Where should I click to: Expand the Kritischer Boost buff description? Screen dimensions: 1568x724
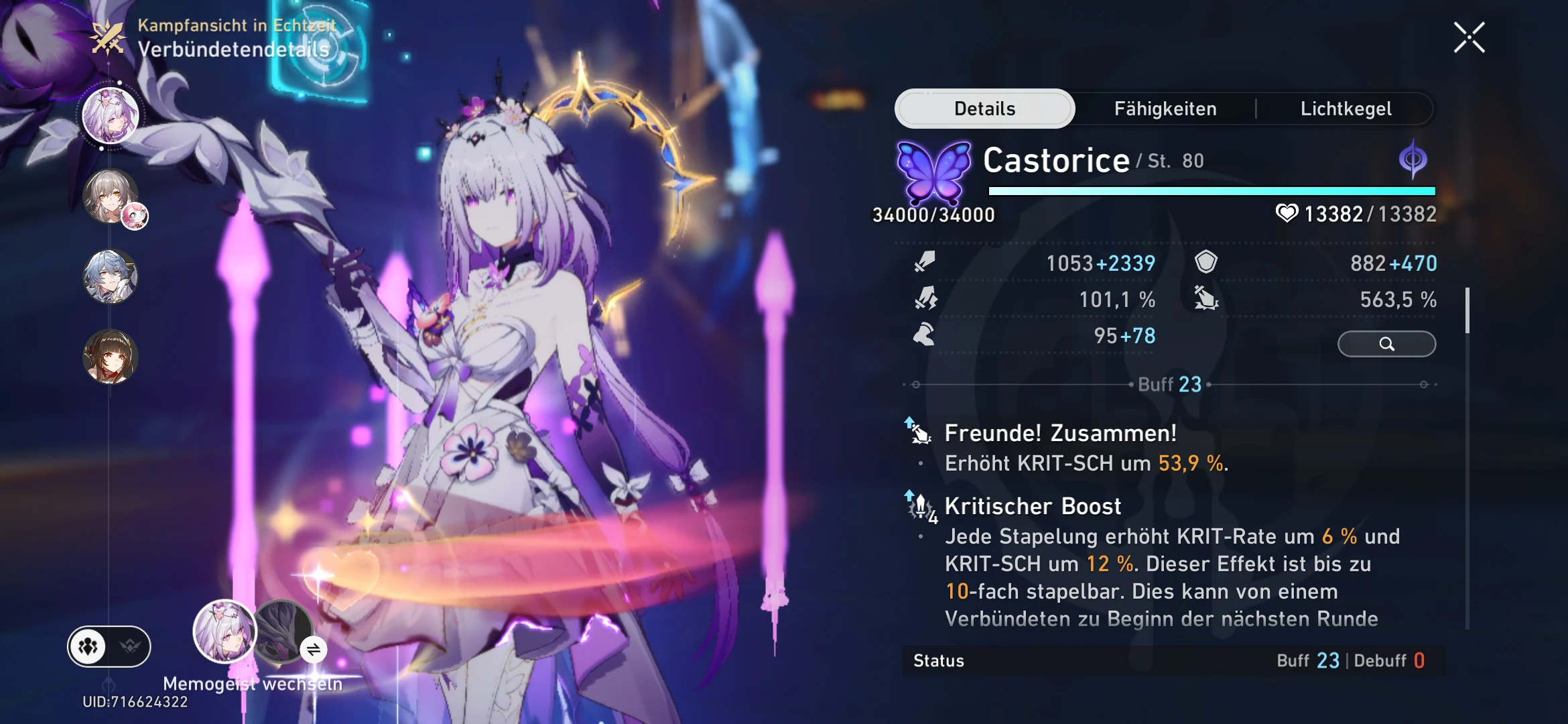[1032, 506]
